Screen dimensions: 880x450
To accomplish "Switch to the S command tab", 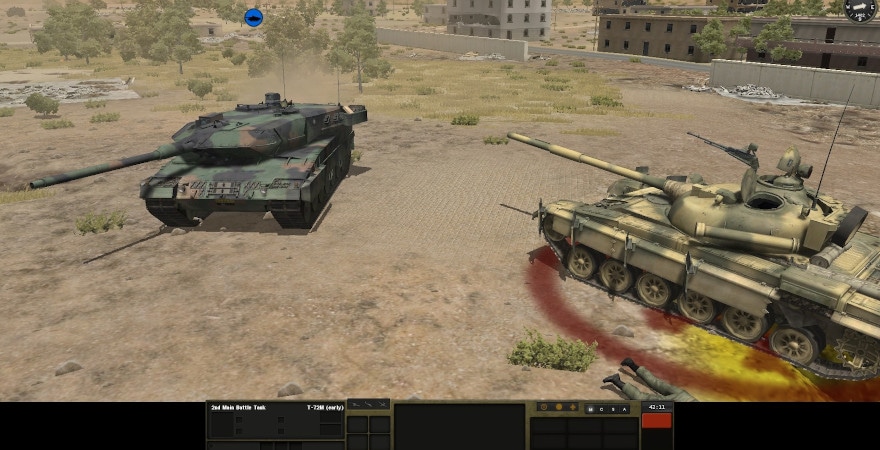I will coord(613,409).
